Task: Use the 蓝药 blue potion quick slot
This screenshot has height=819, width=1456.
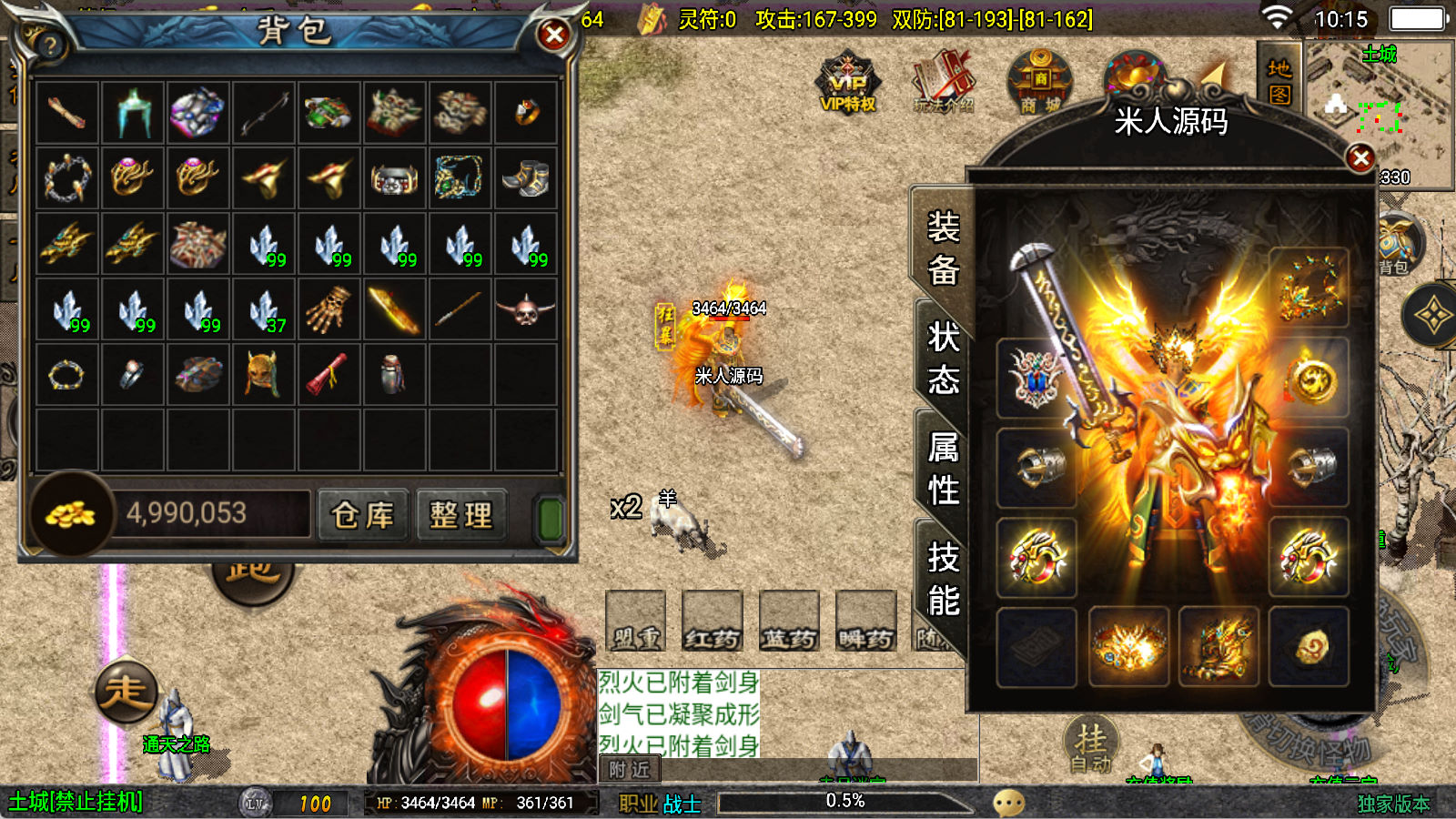Action: click(x=789, y=622)
